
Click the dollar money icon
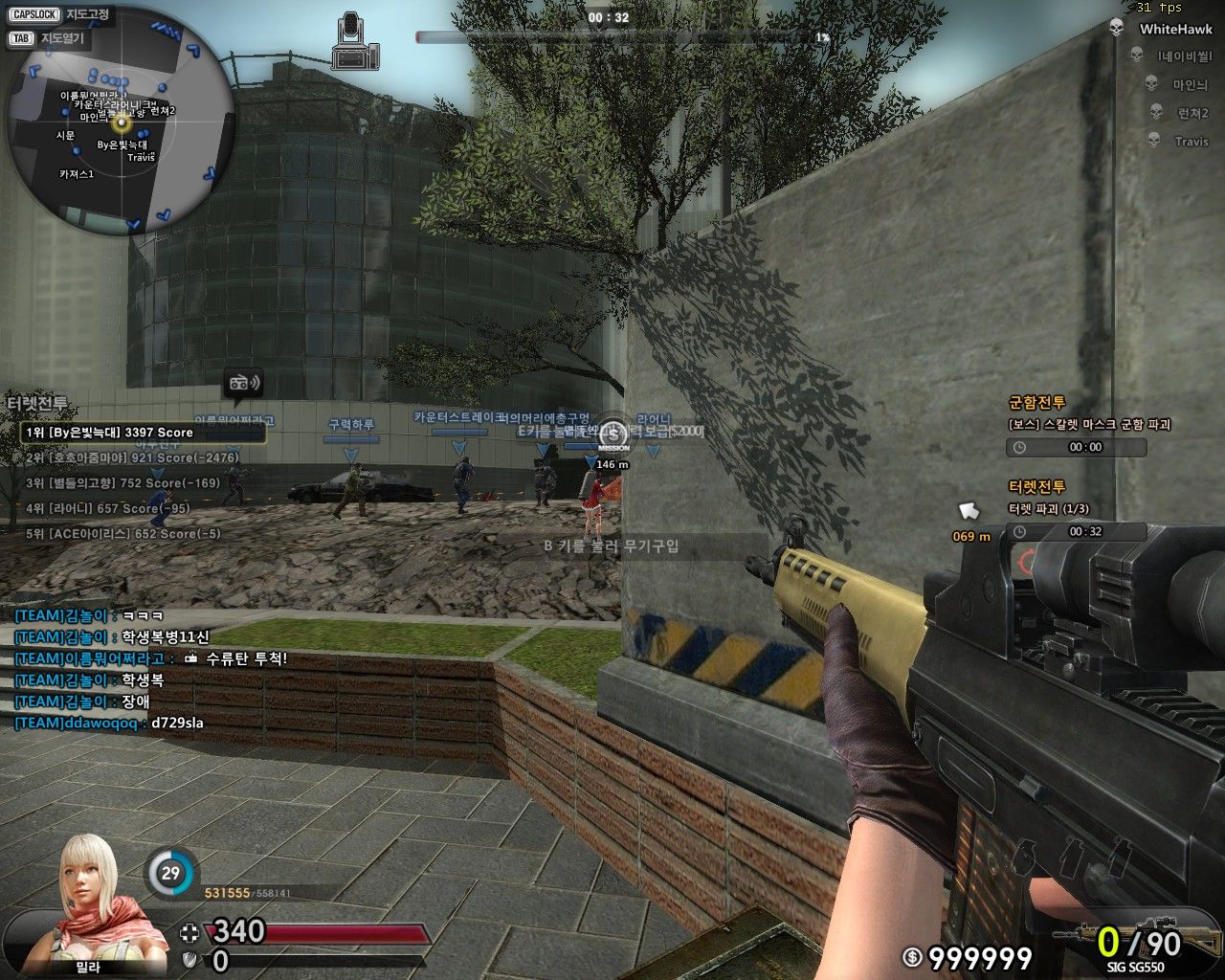pyautogui.click(x=913, y=956)
